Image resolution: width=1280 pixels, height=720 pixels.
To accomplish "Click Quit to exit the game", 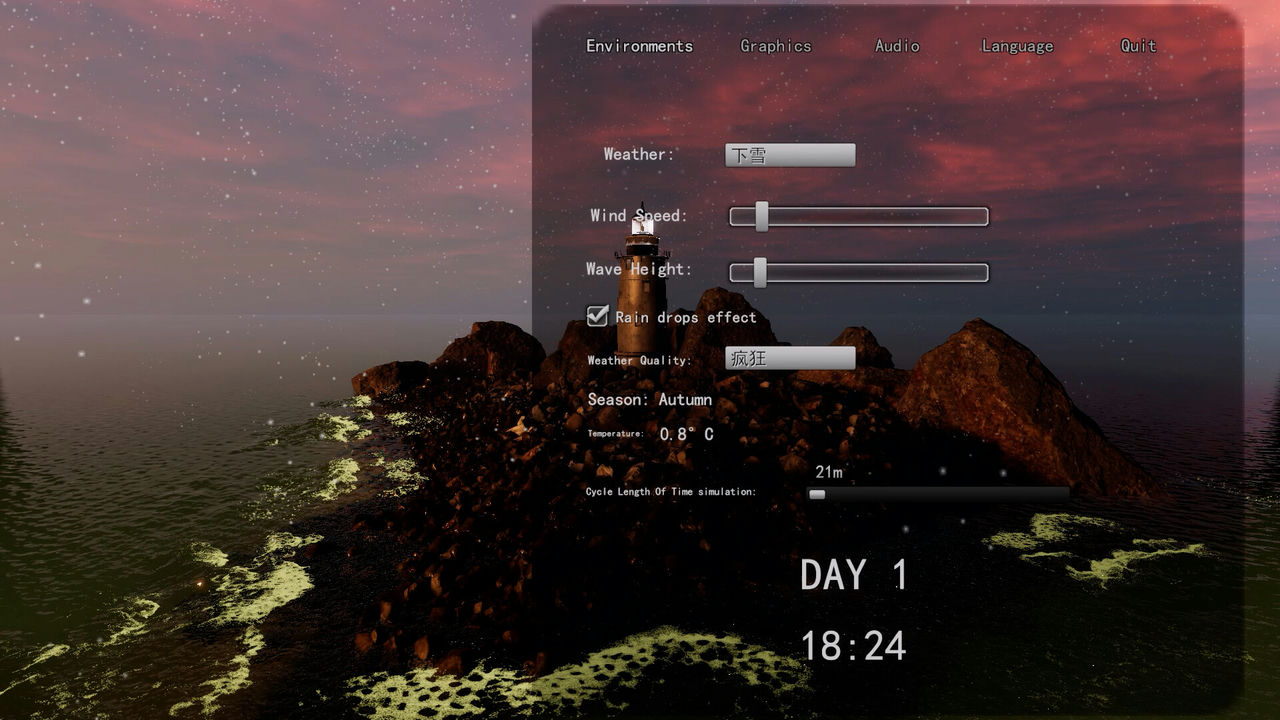I will tap(1137, 46).
